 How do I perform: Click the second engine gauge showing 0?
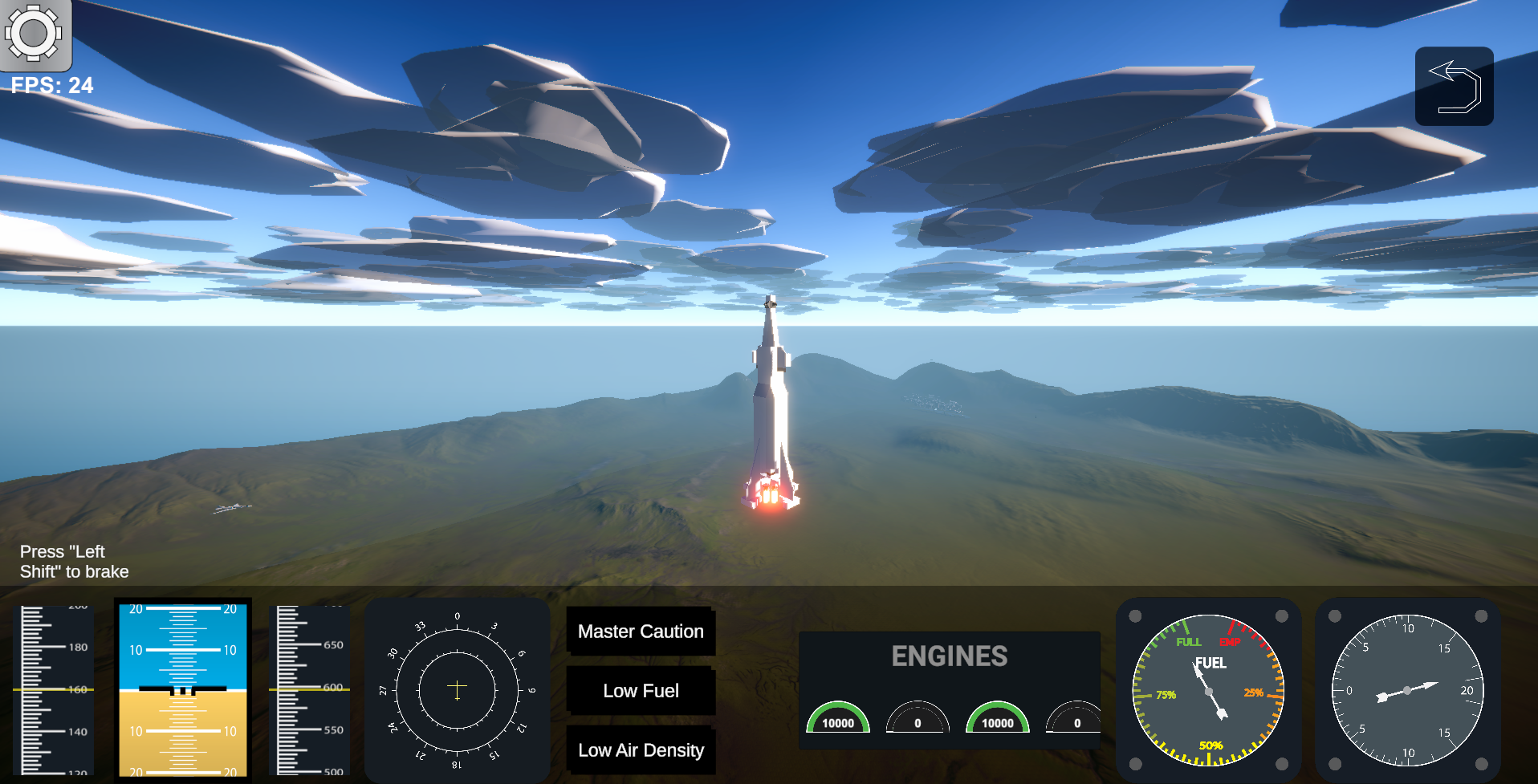tap(918, 721)
